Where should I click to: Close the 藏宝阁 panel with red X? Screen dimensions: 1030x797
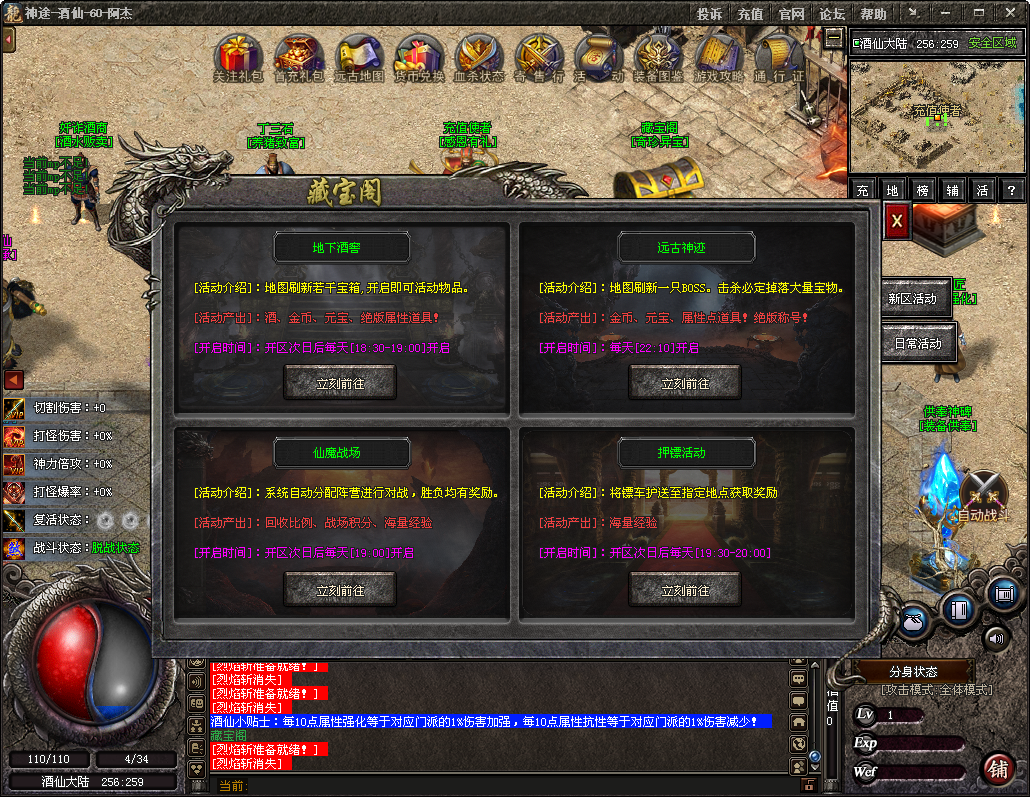(x=897, y=220)
